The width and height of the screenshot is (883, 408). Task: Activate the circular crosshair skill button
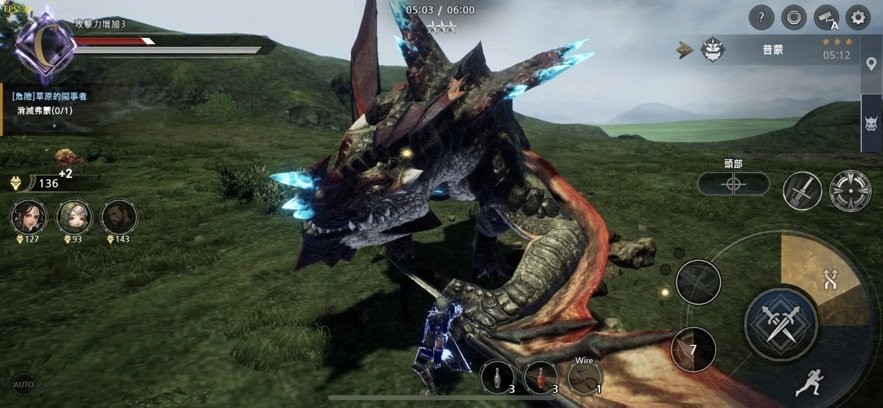tap(850, 191)
